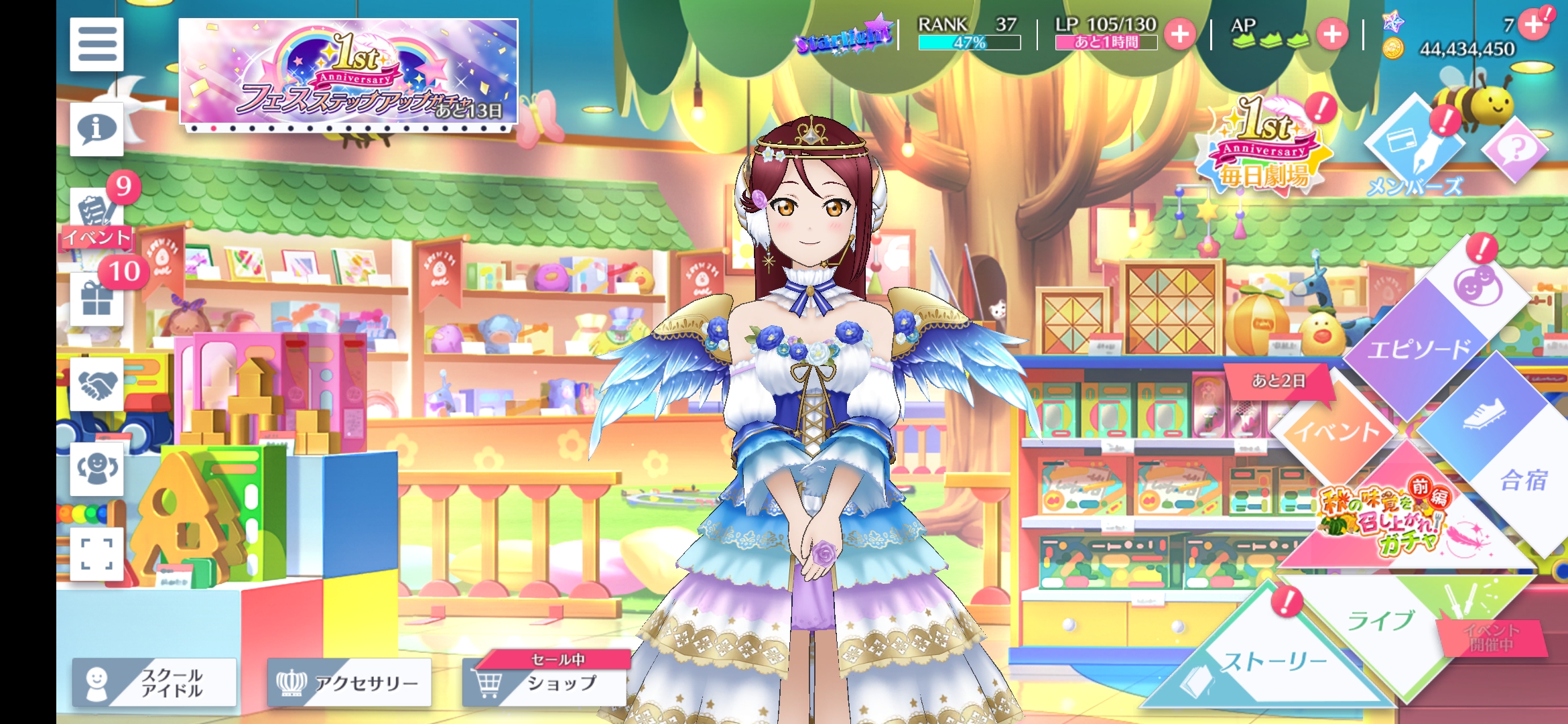Viewport: 1568px width, 724px height.
Task: Open the handshake friends icon
Action: 96,383
